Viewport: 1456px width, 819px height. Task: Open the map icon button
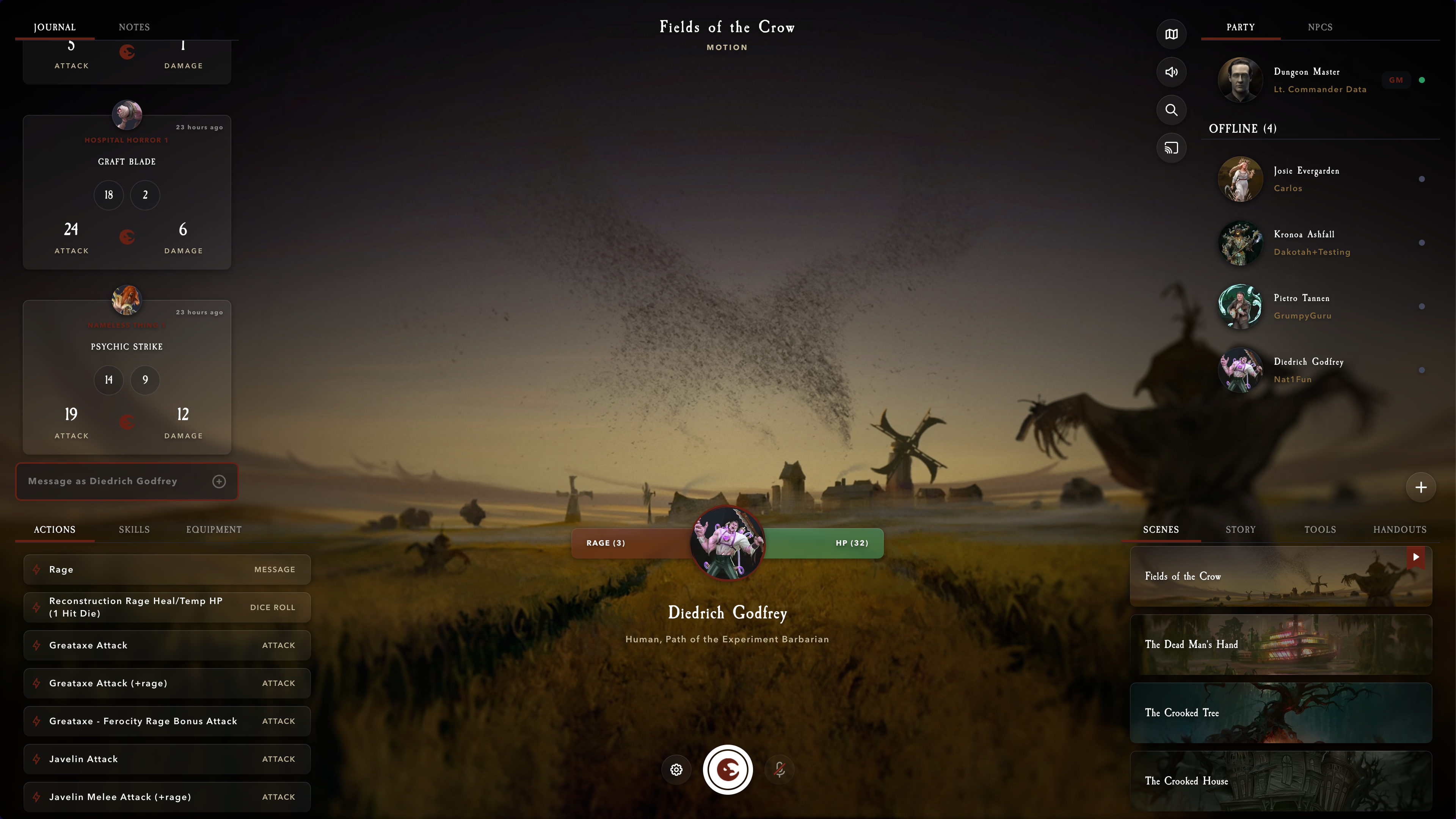(1171, 34)
